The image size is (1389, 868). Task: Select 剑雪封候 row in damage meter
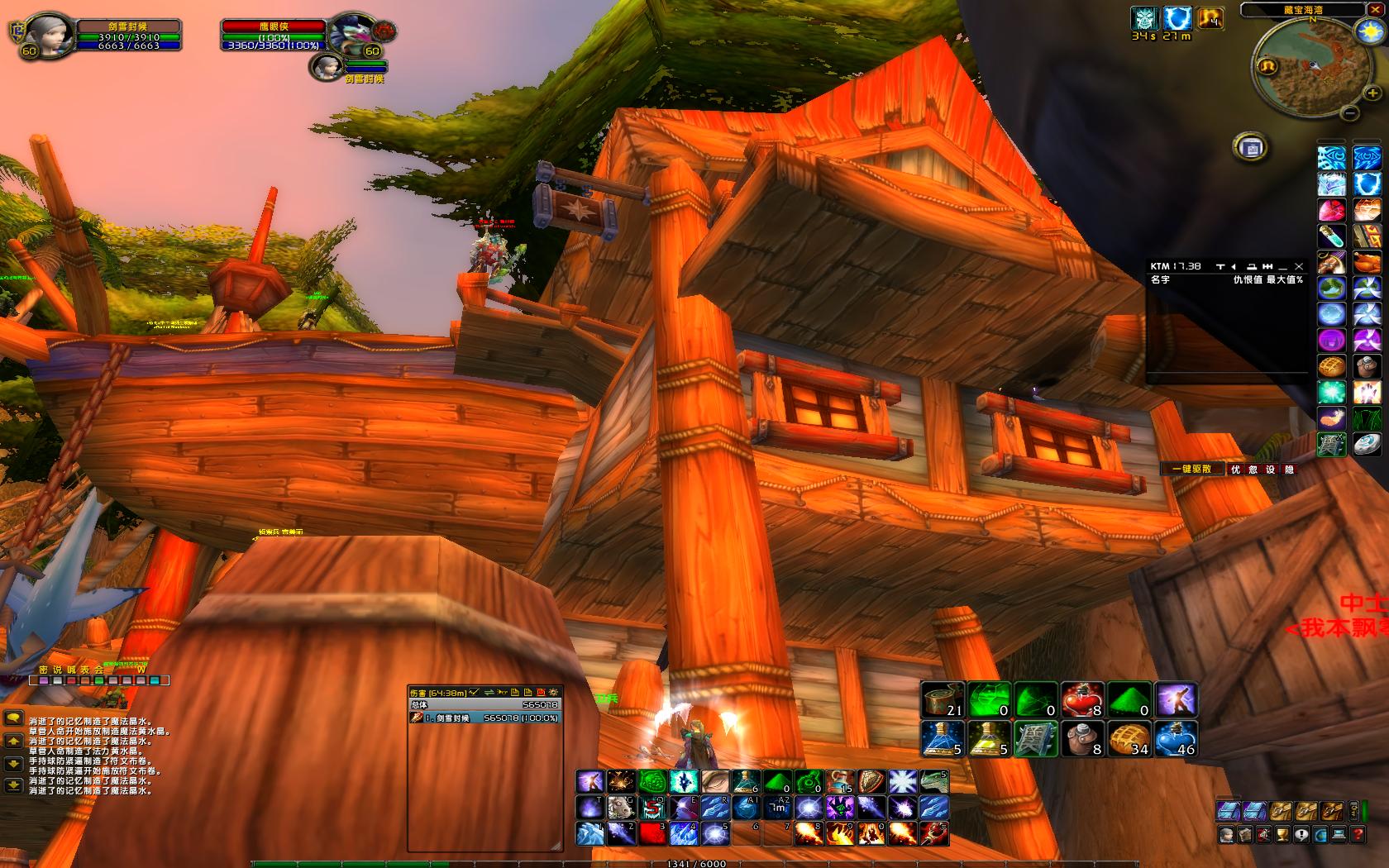tap(485, 718)
